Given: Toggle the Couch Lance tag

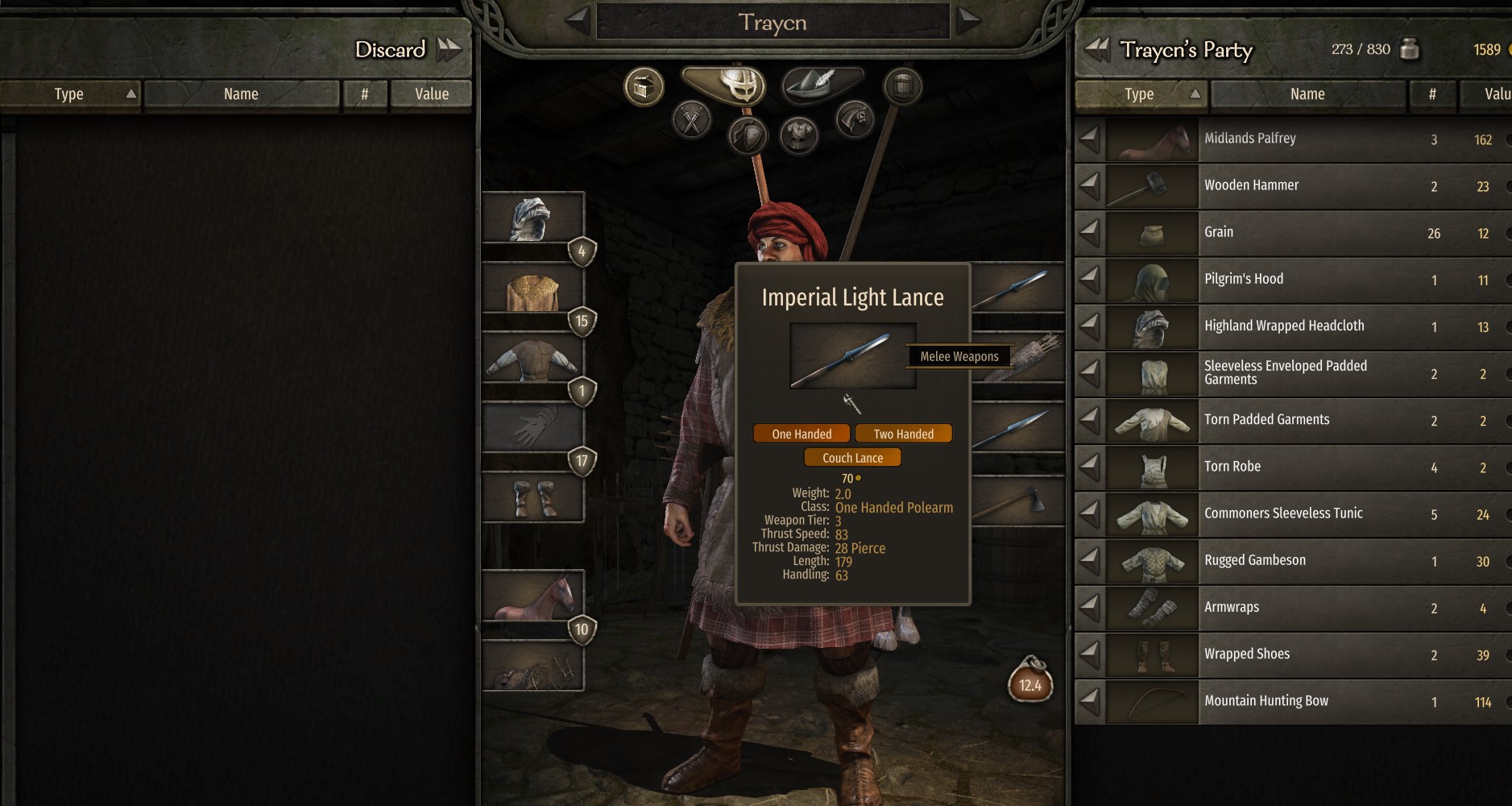Looking at the screenshot, I should [x=852, y=457].
